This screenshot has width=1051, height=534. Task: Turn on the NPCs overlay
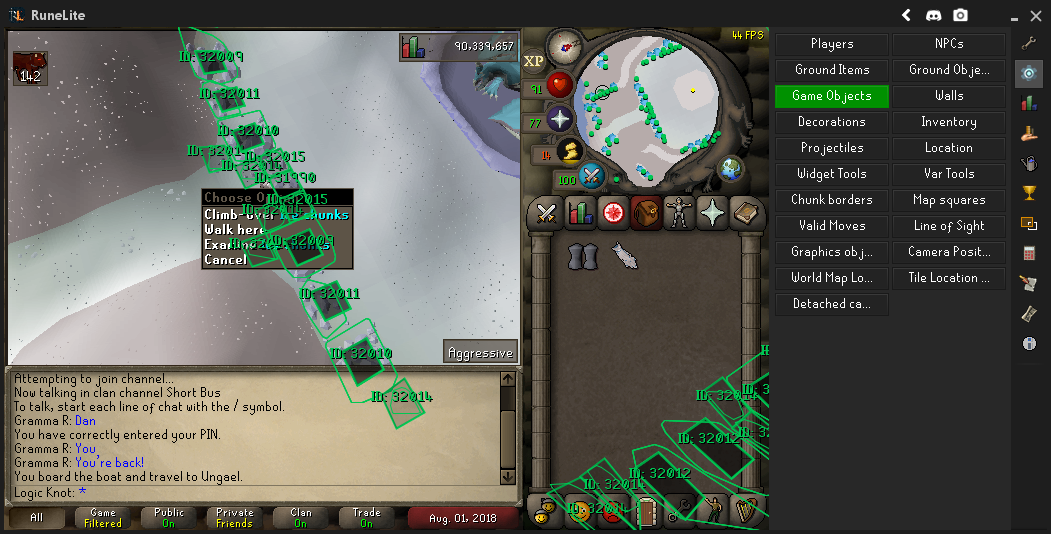click(948, 44)
